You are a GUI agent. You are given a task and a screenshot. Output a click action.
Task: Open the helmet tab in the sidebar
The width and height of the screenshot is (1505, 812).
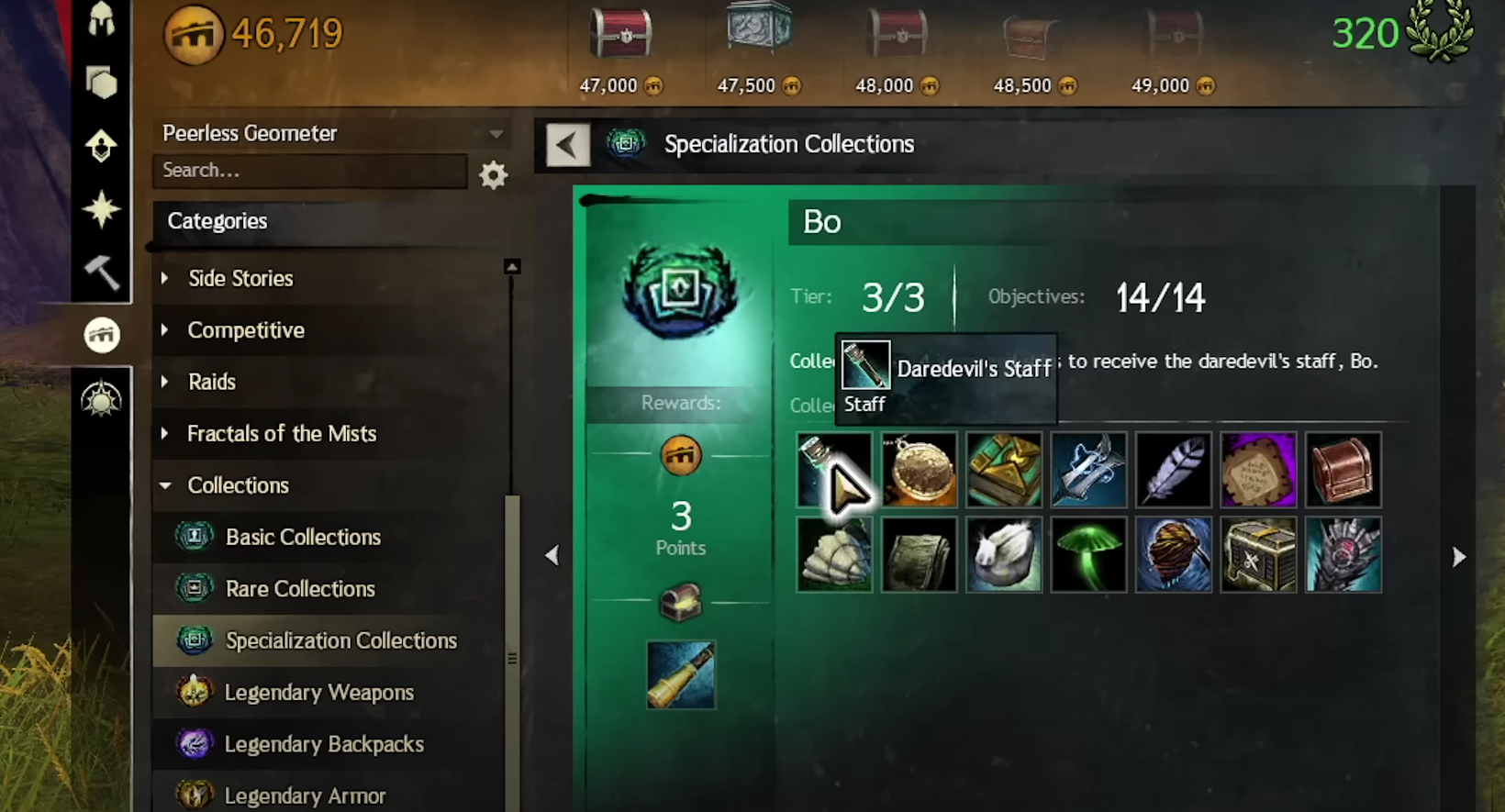pos(102,18)
